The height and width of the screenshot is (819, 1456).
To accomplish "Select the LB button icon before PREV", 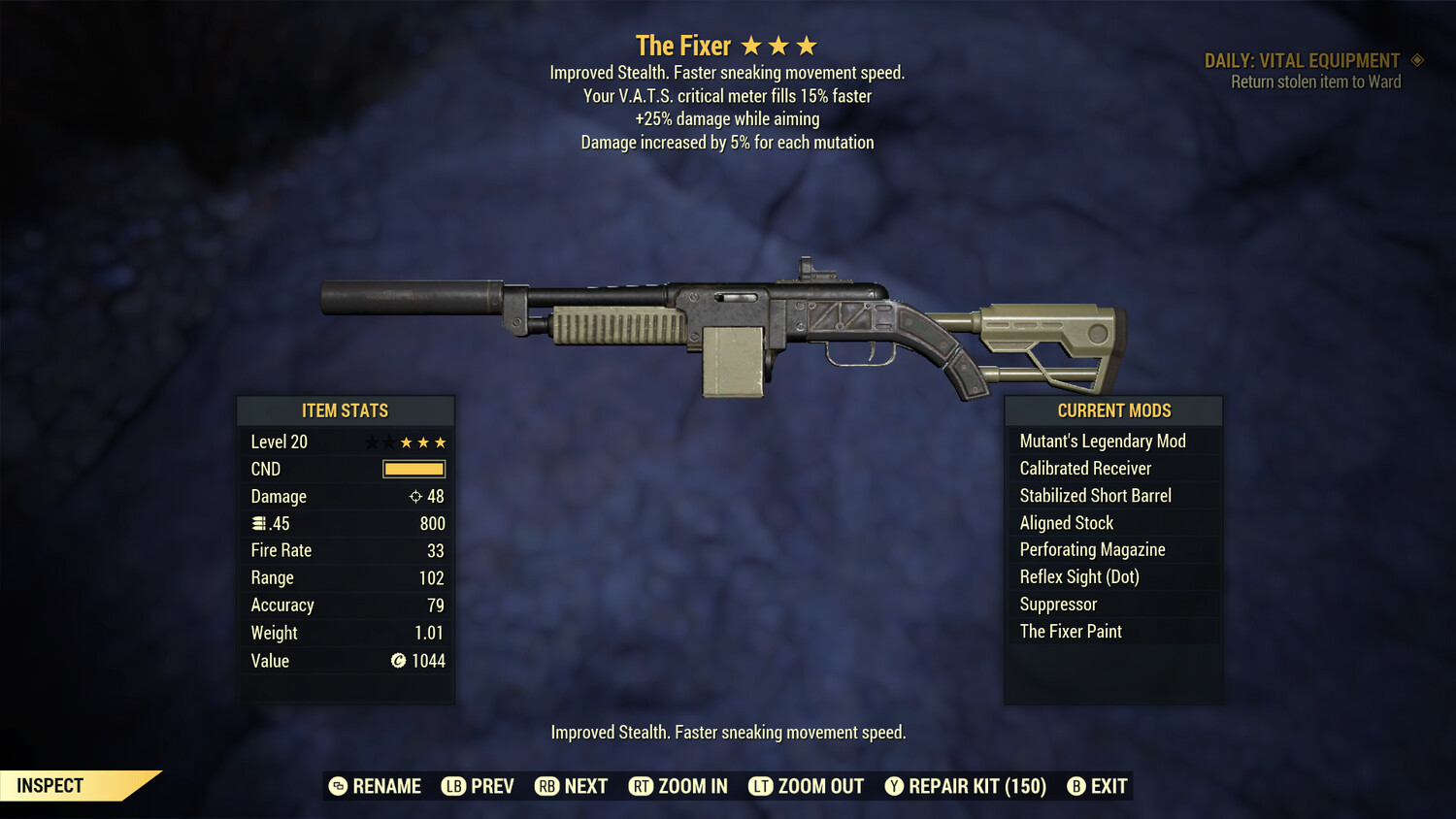I will click(x=452, y=786).
